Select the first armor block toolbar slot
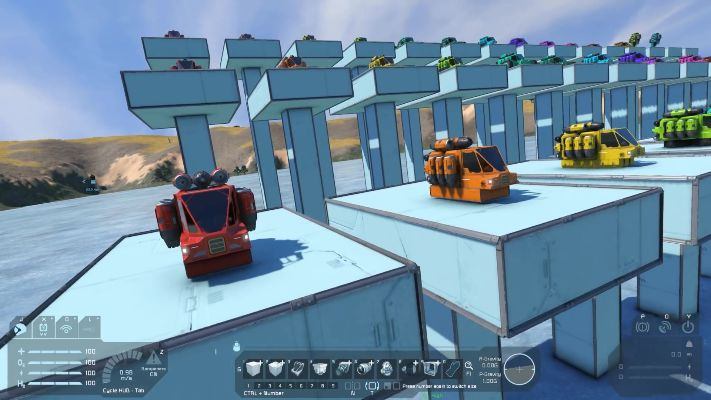 (x=254, y=369)
